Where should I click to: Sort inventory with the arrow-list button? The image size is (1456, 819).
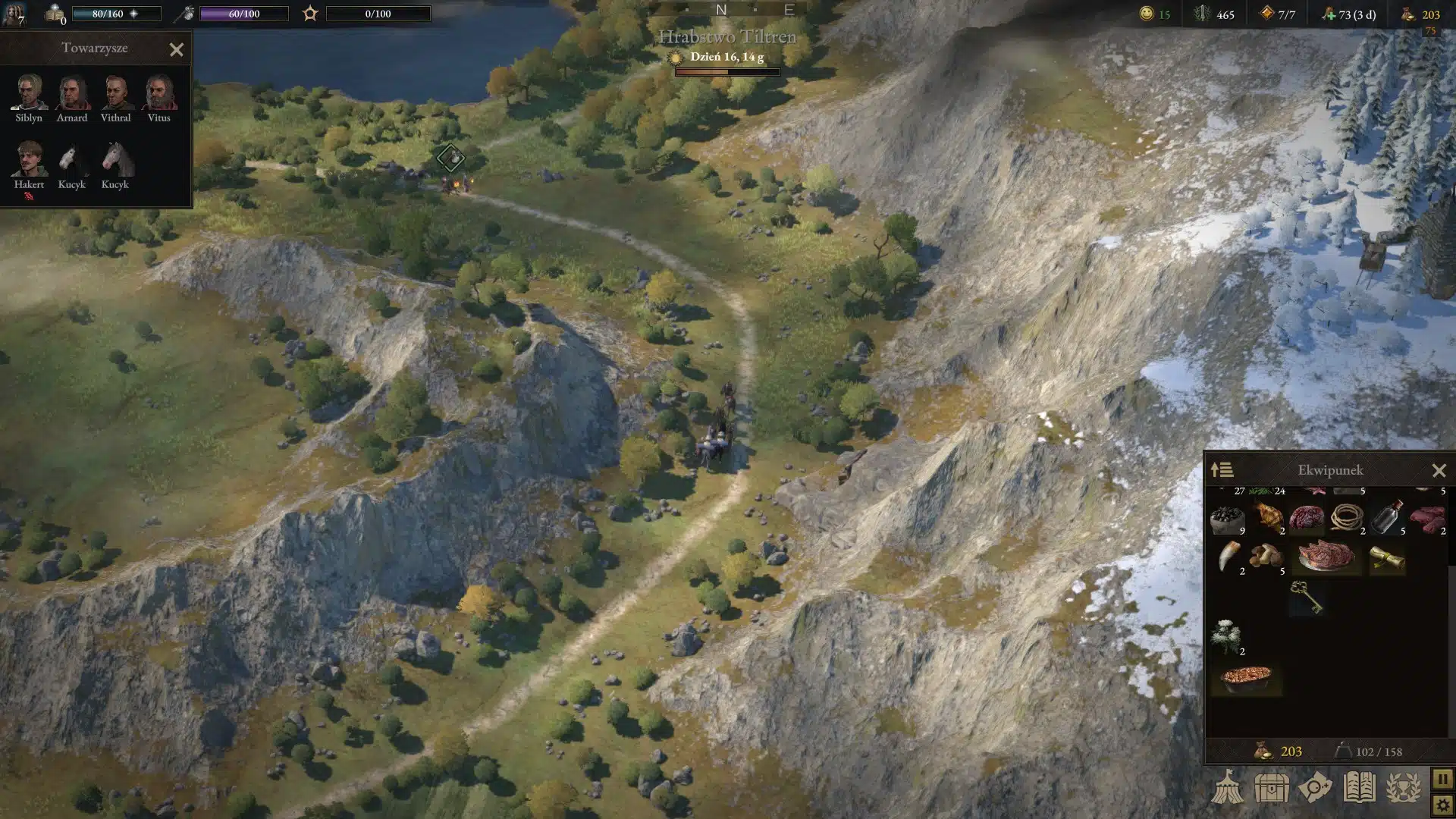coord(1222,470)
